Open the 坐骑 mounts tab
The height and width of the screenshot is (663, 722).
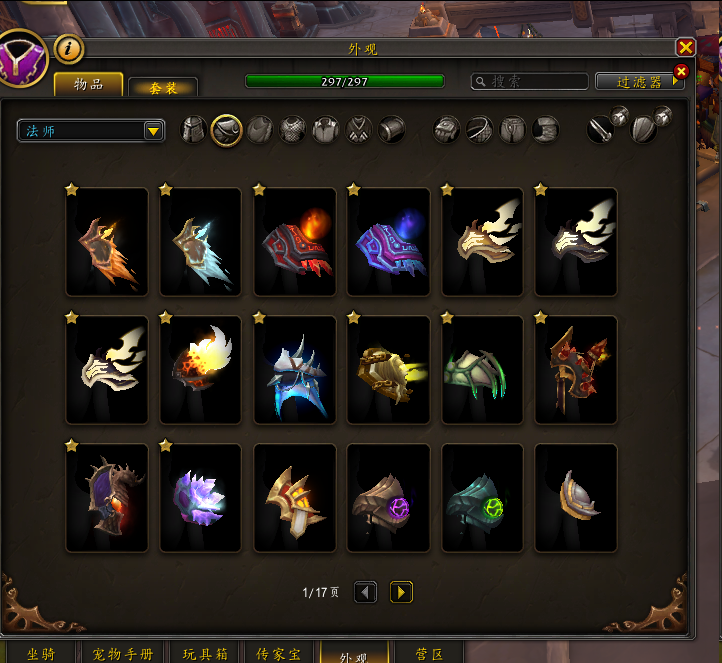coord(40,654)
